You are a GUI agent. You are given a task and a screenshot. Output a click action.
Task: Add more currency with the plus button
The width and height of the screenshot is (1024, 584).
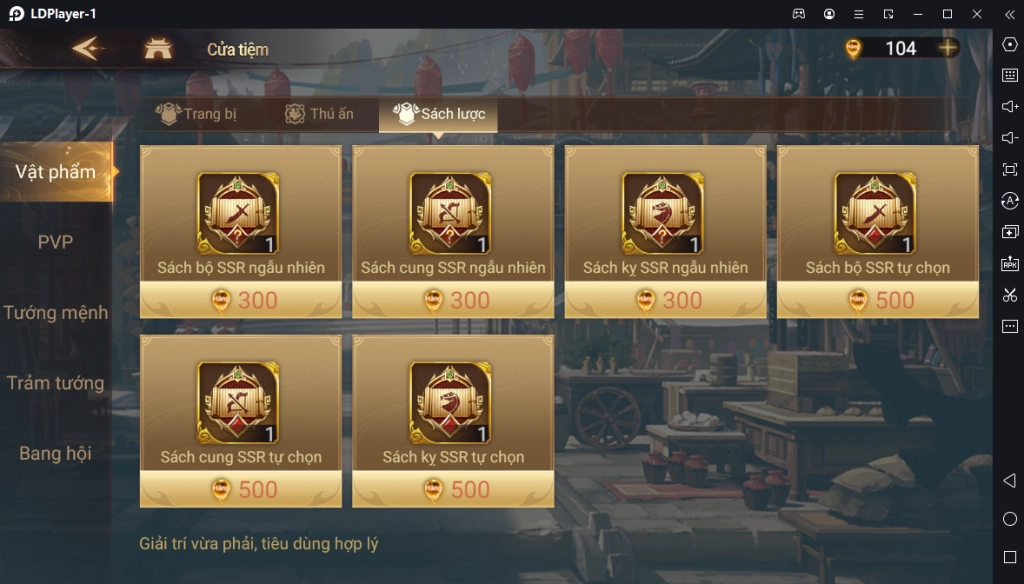(x=946, y=48)
